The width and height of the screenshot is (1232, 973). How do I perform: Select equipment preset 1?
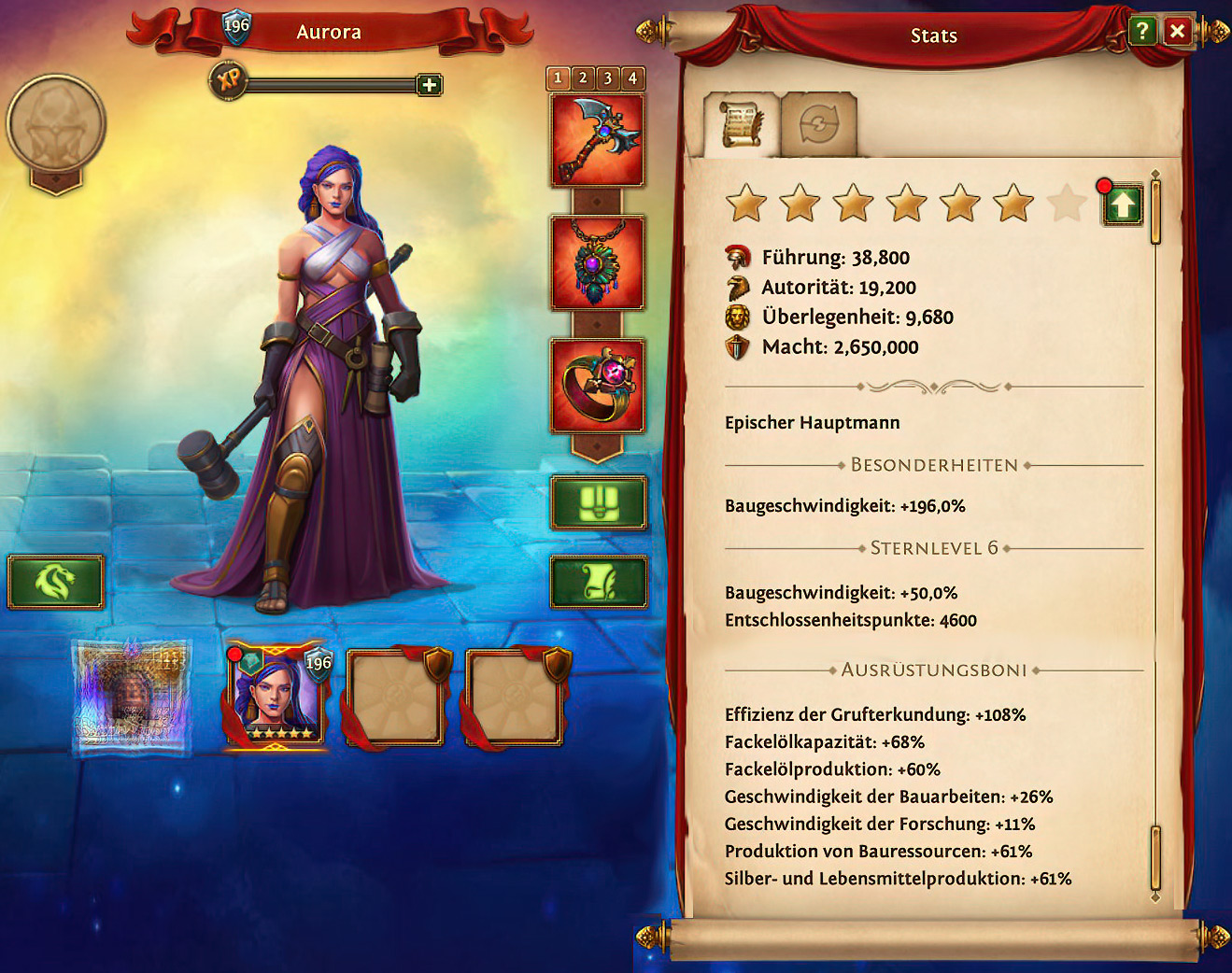click(x=558, y=78)
